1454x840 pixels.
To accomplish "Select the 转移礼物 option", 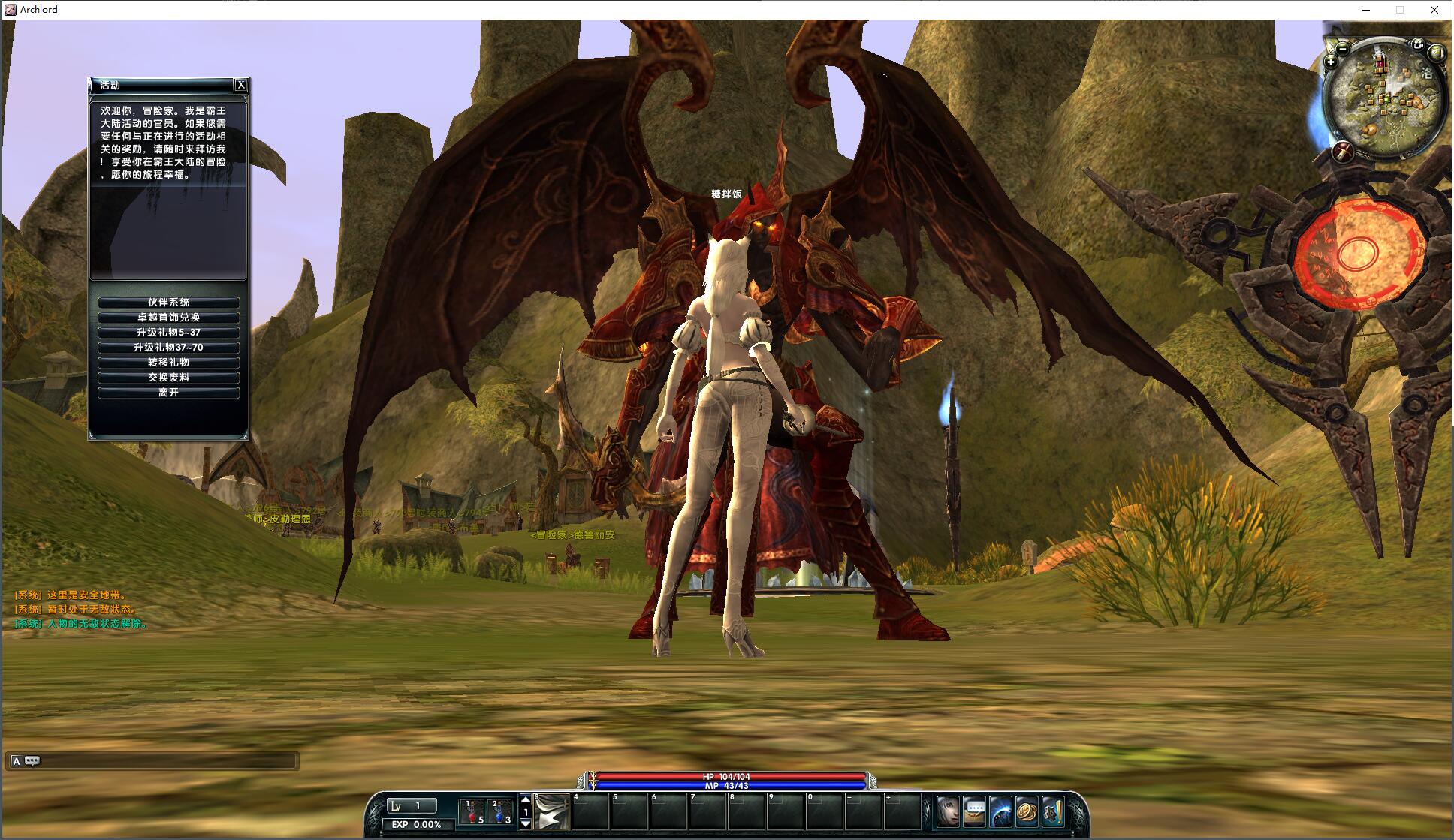I will [x=168, y=363].
